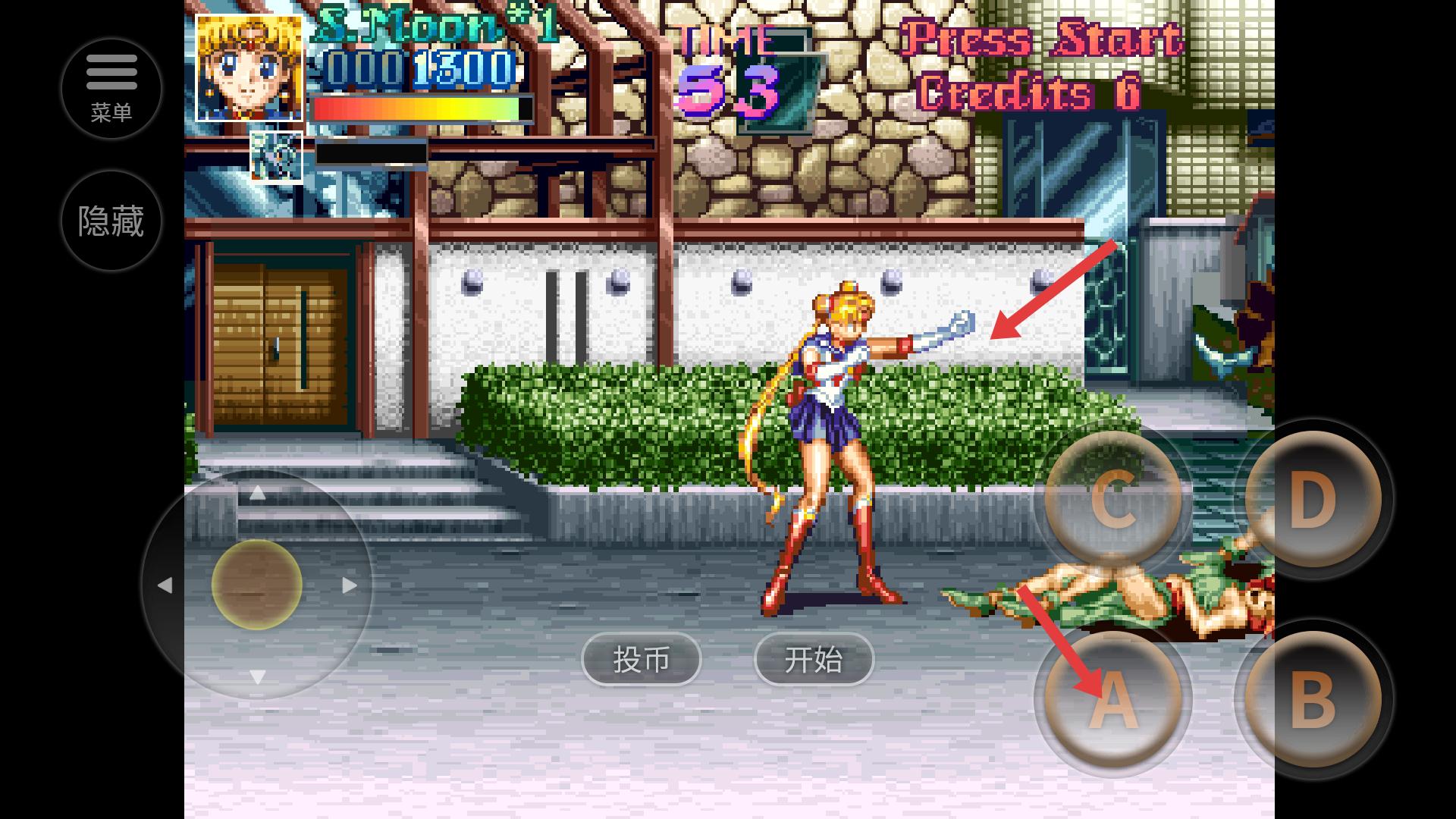Tap the d-pad up arrow
This screenshot has width=1456, height=819.
click(x=257, y=494)
